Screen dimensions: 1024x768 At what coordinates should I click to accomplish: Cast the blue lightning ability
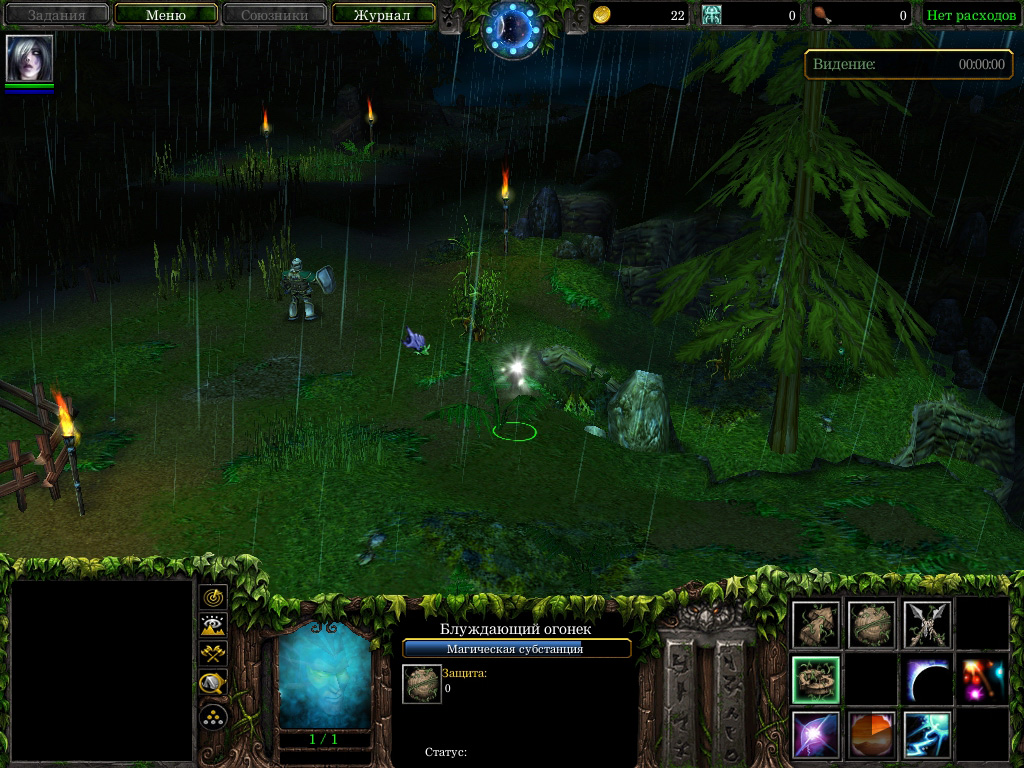pos(927,735)
